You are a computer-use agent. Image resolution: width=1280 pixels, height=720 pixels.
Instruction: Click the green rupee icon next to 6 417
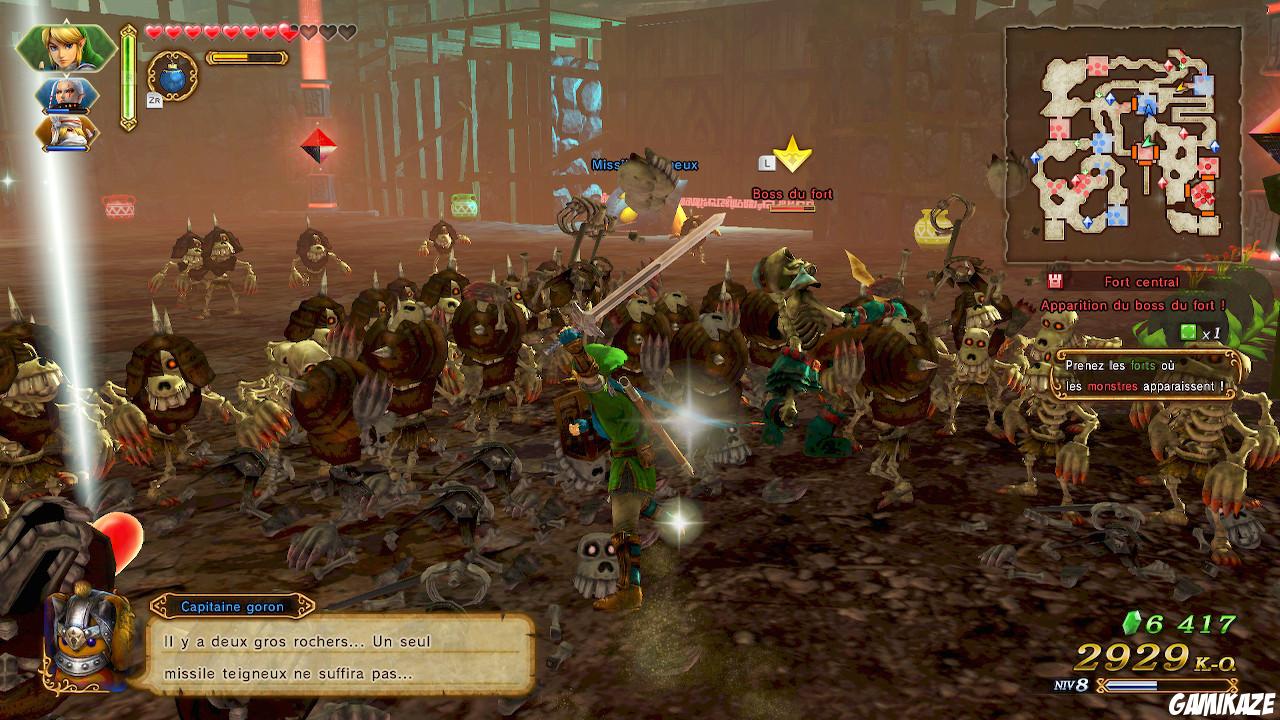(1130, 622)
